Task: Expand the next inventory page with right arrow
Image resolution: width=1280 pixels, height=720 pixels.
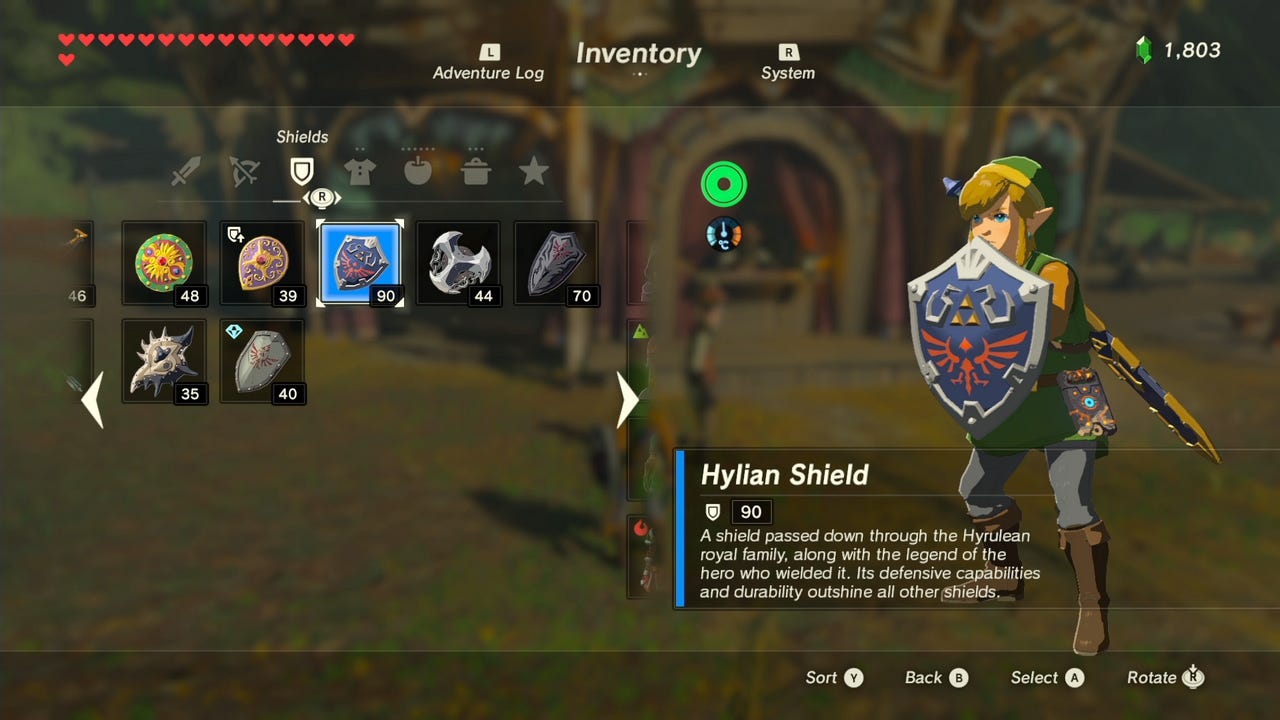Action: pyautogui.click(x=625, y=400)
